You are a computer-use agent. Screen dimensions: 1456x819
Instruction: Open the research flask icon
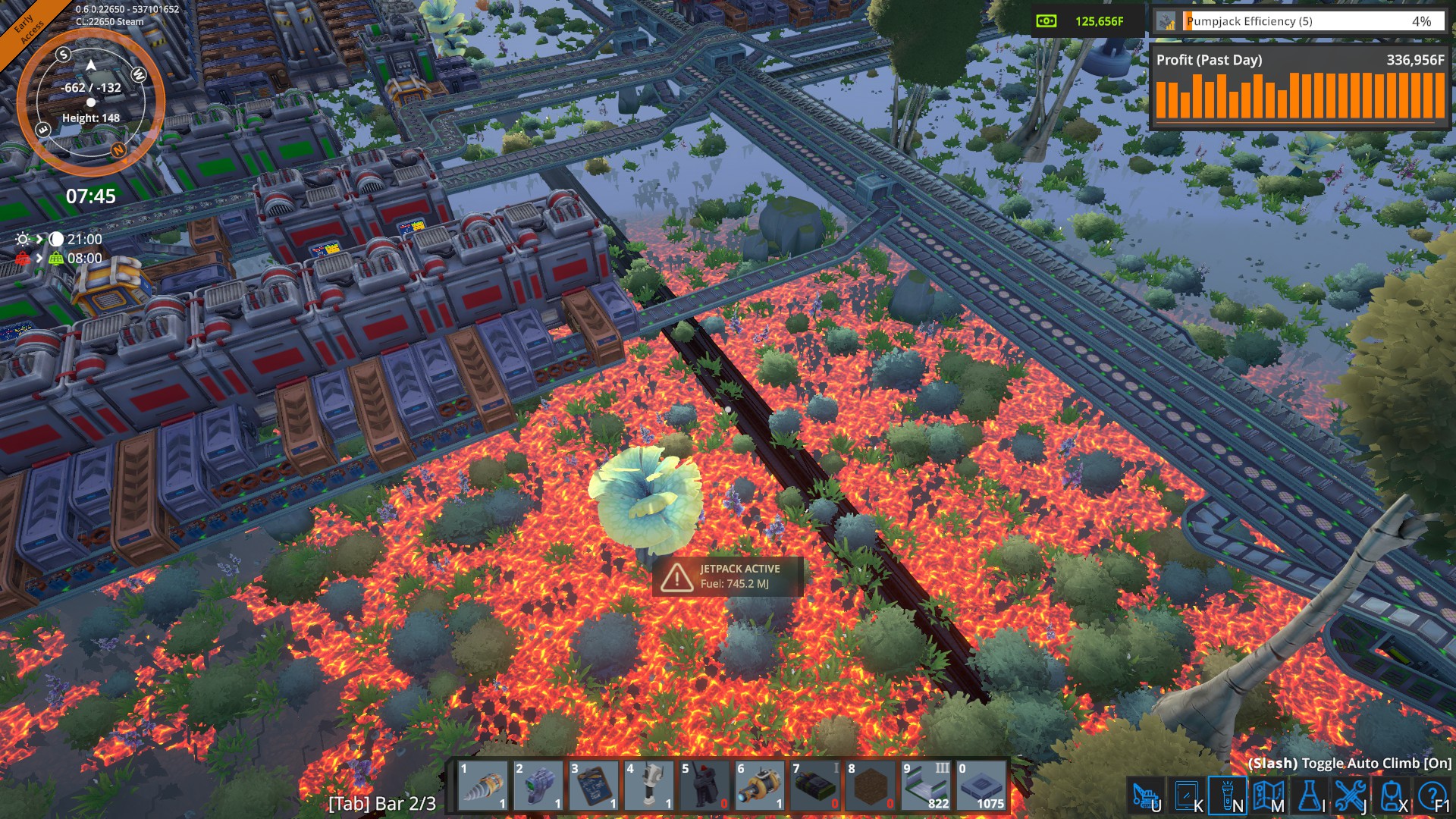pyautogui.click(x=1310, y=796)
